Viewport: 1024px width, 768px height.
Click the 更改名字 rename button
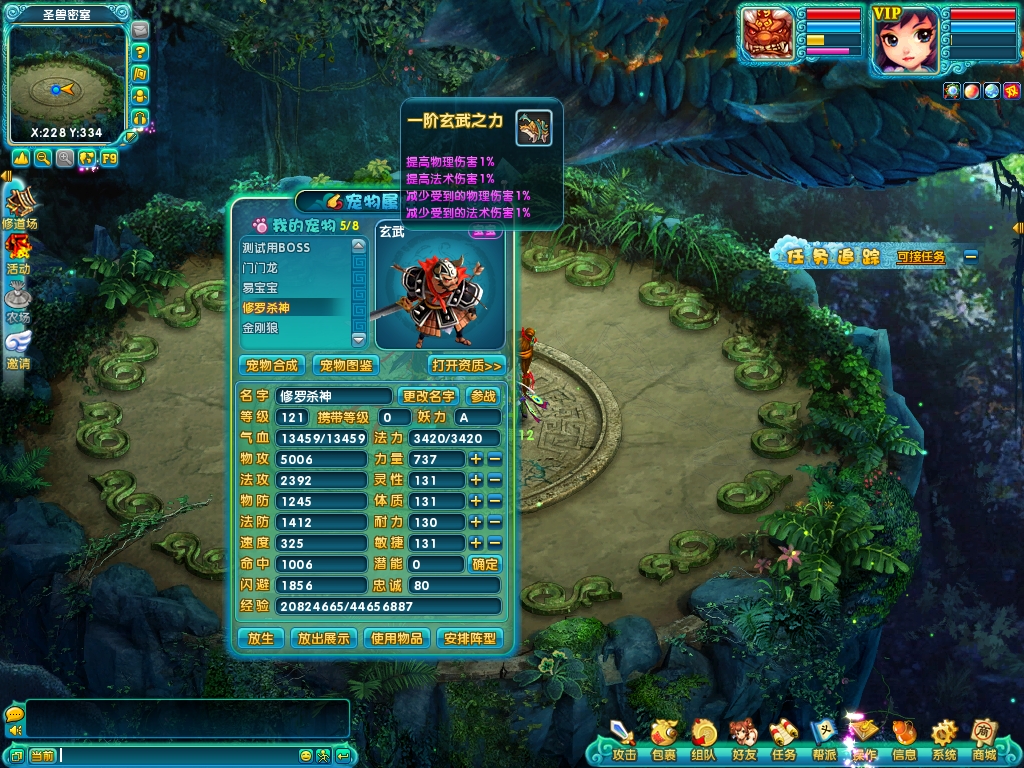[x=429, y=396]
